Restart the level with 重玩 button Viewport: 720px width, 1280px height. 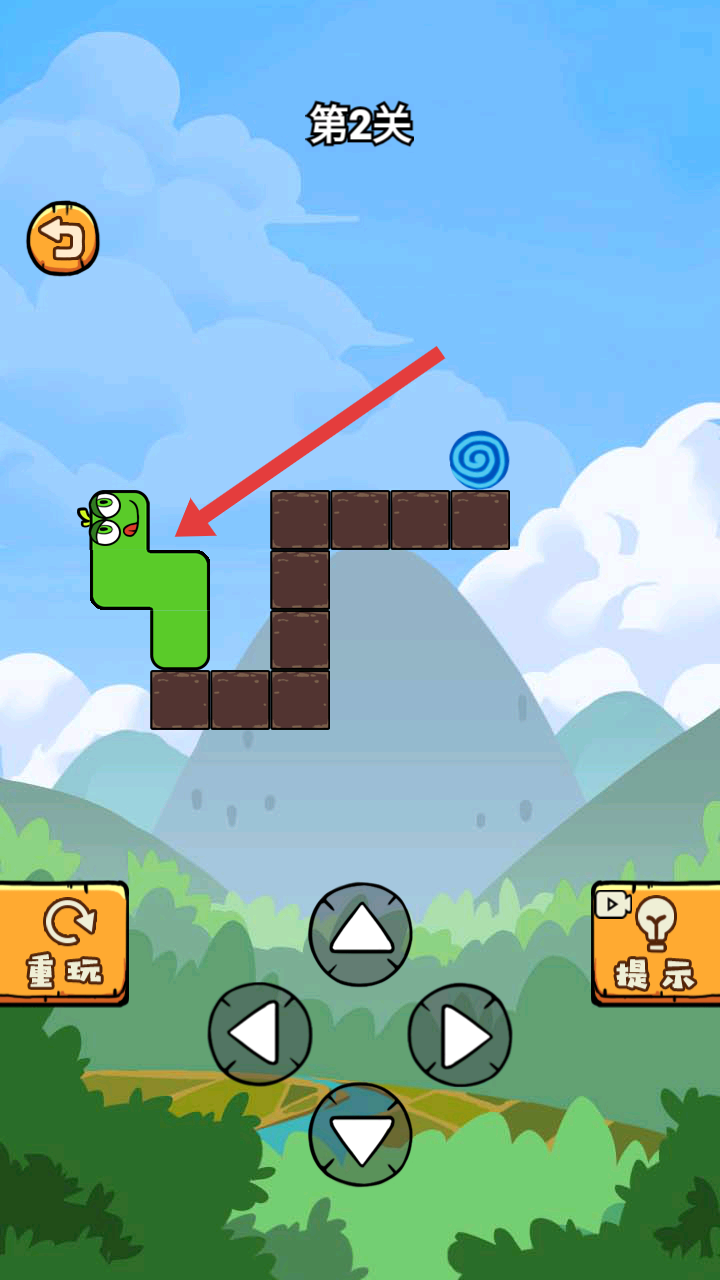click(x=64, y=943)
